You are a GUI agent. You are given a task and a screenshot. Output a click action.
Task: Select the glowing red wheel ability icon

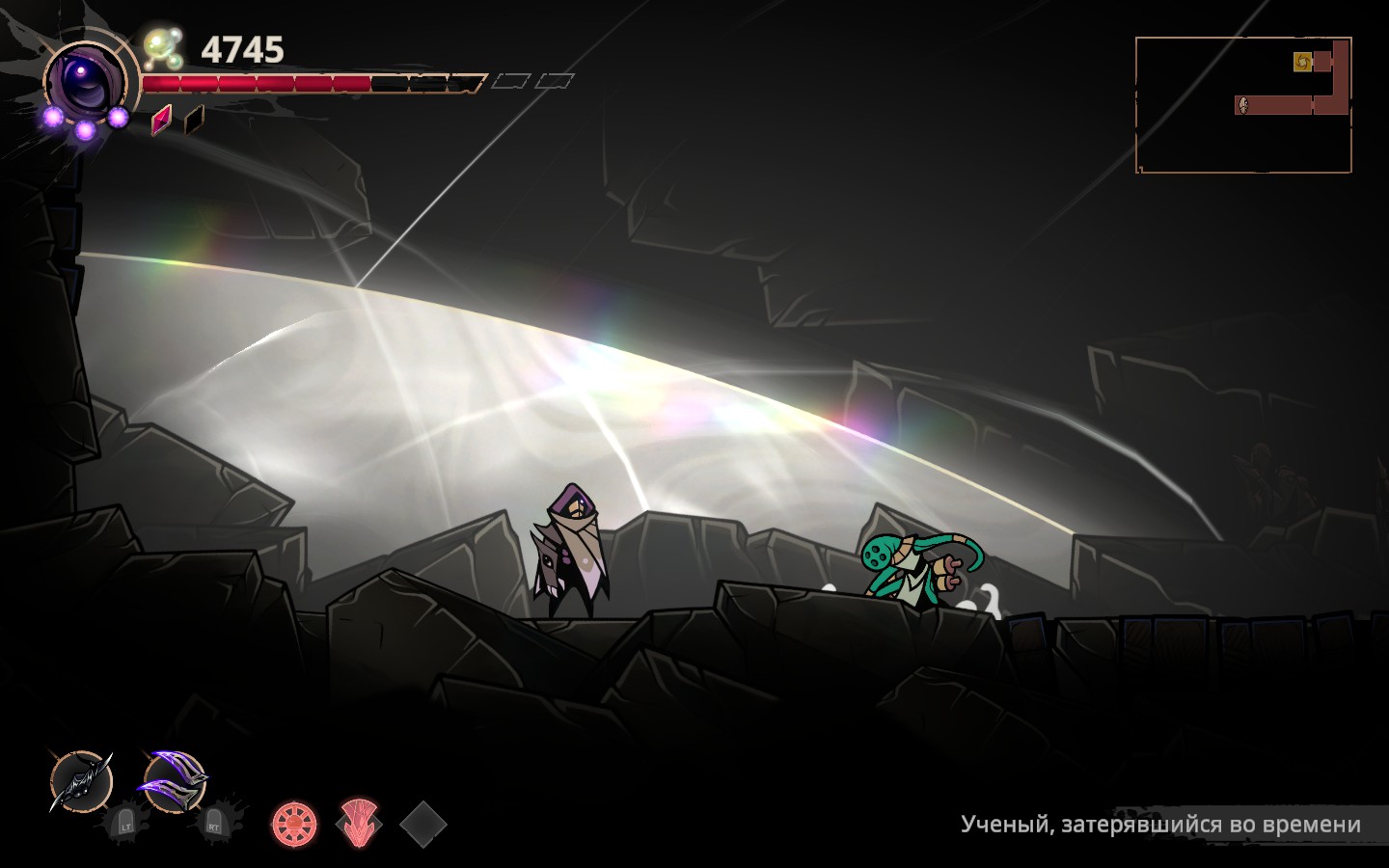point(294,822)
